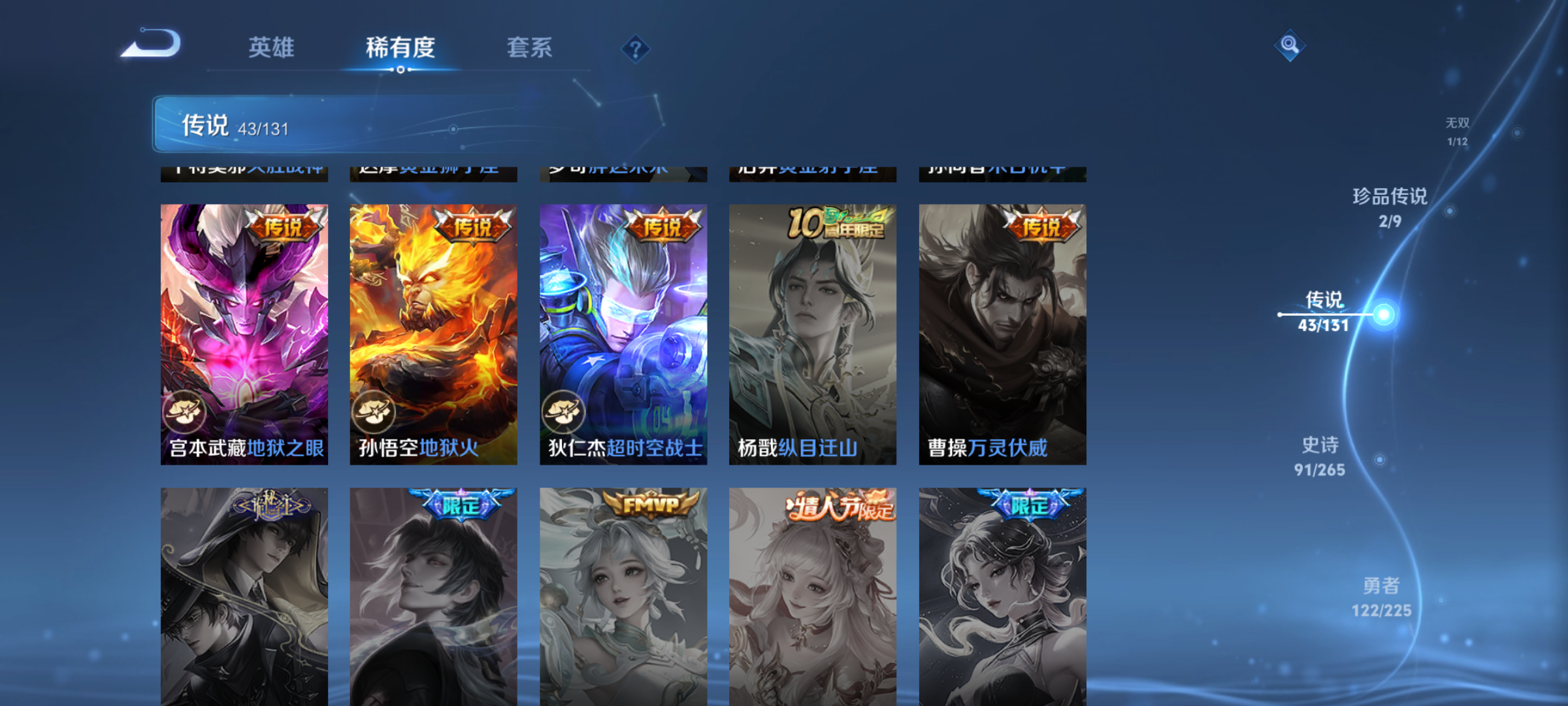Click the question mark help icon
The height and width of the screenshot is (706, 1568).
[x=634, y=49]
